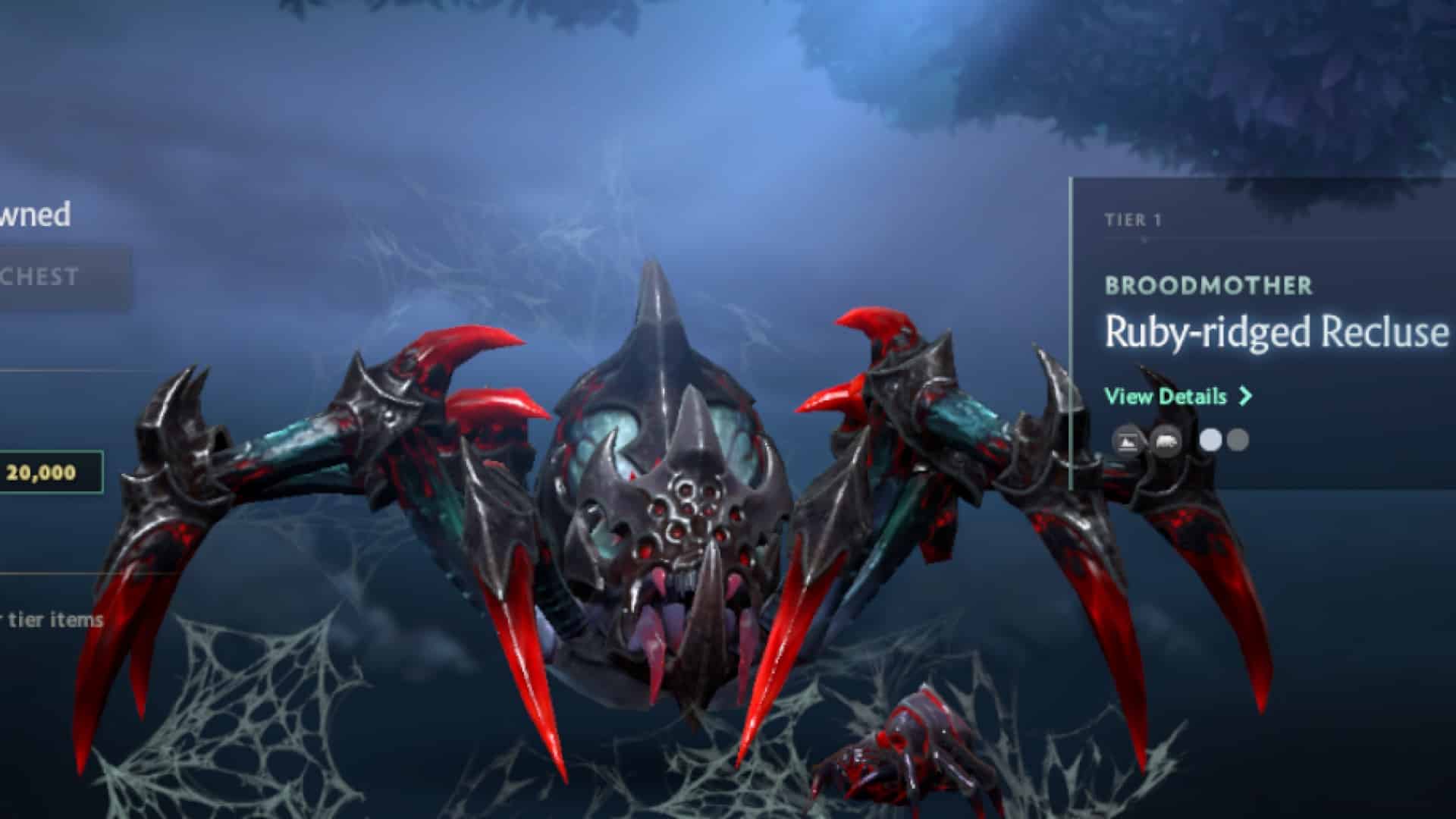Viewport: 1456px width, 819px height.
Task: Click the BROODMOTHER hero label
Action: (1209, 285)
